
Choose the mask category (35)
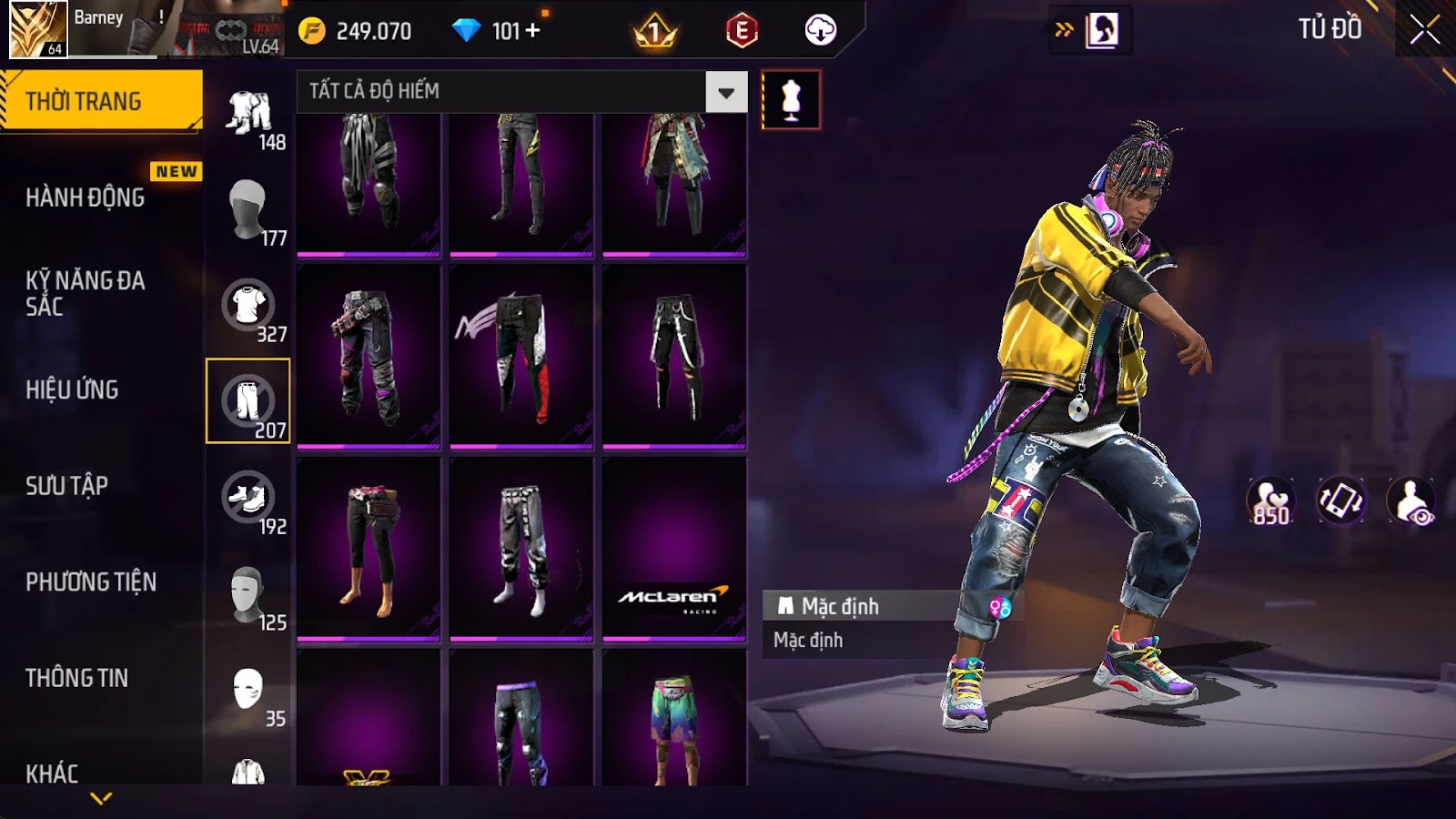tap(248, 692)
